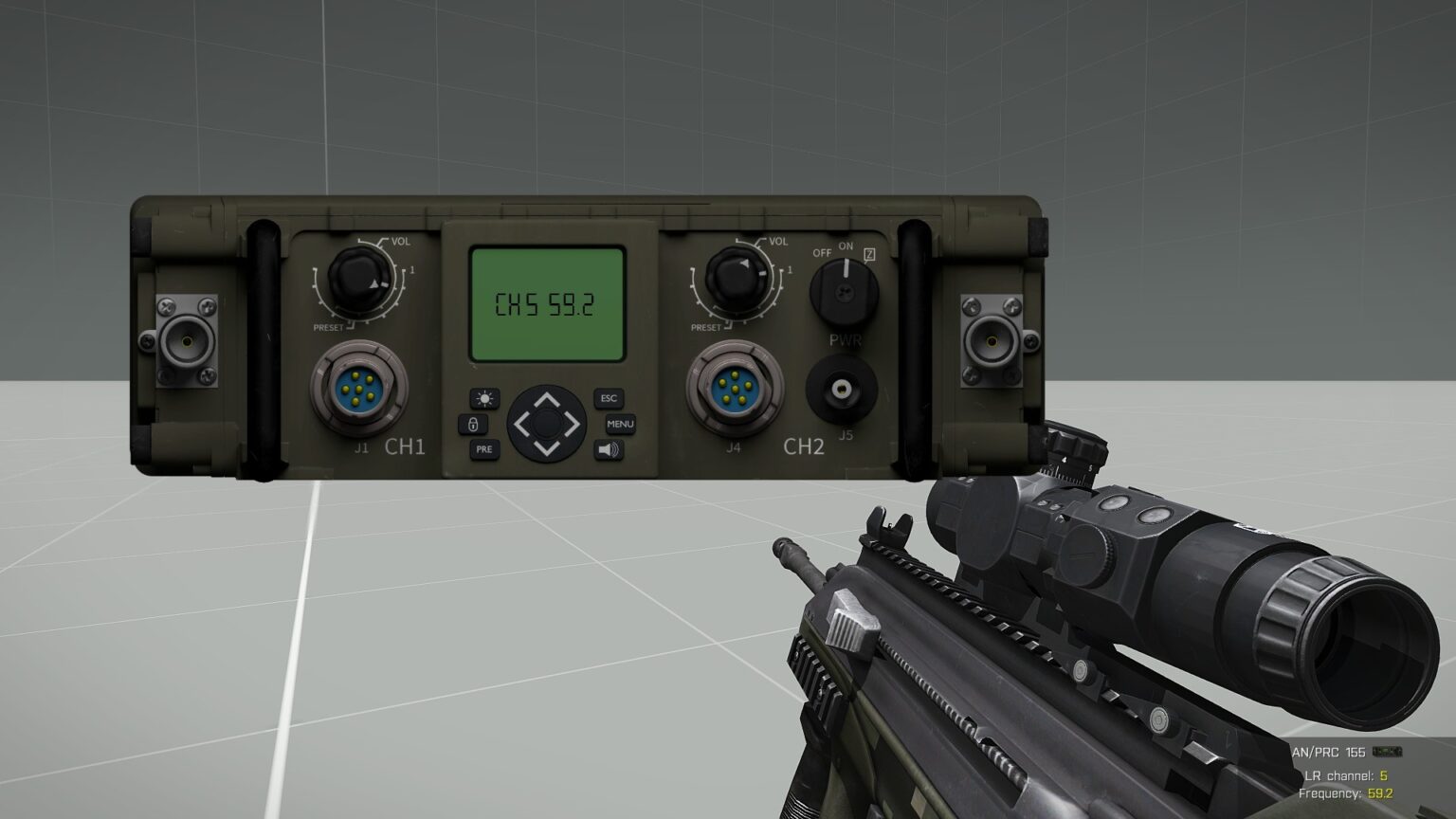The height and width of the screenshot is (819, 1456).
Task: Click the ESC button on the radio
Action: click(x=608, y=398)
